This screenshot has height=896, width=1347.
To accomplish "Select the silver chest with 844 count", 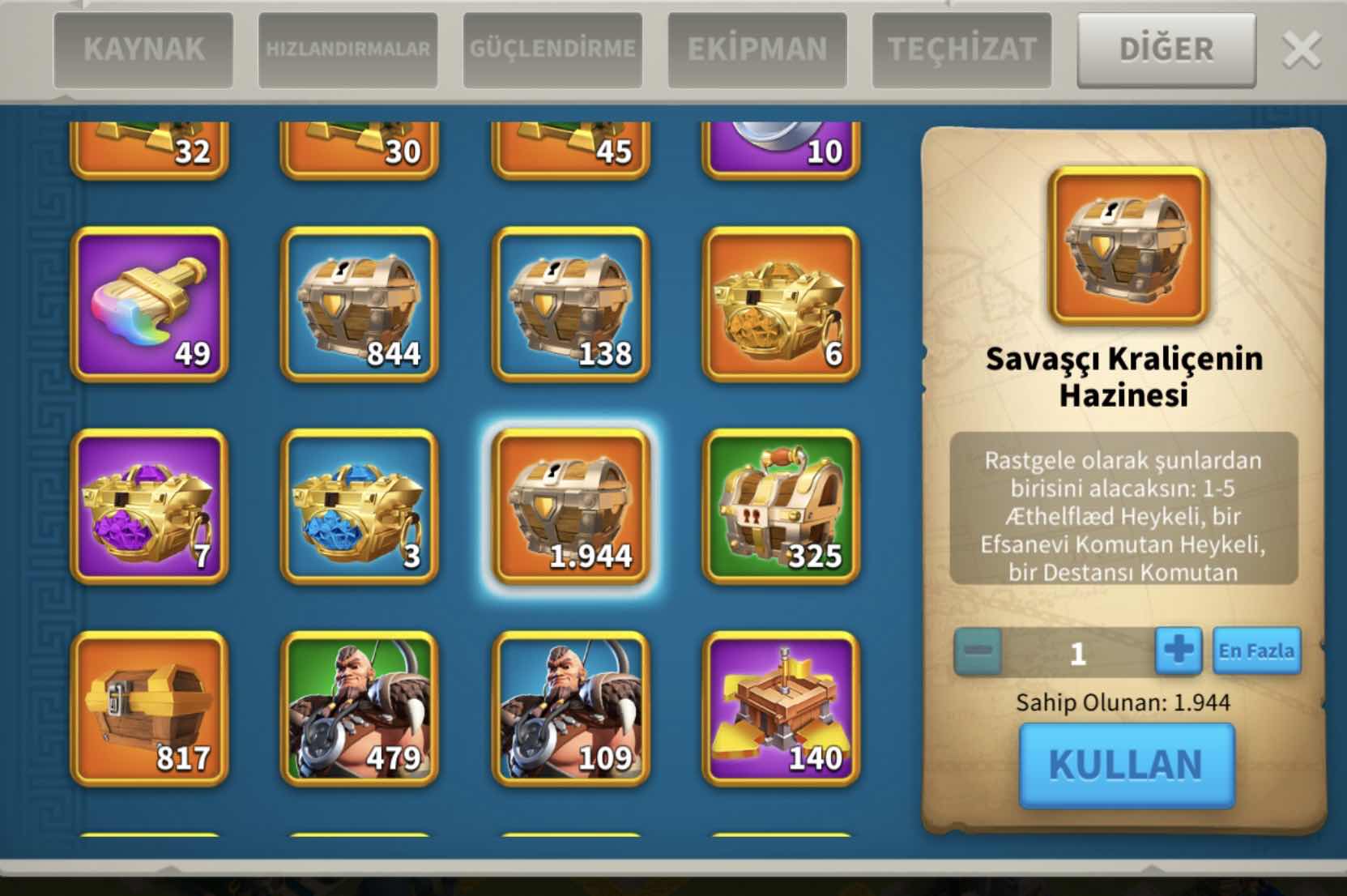I will 360,304.
